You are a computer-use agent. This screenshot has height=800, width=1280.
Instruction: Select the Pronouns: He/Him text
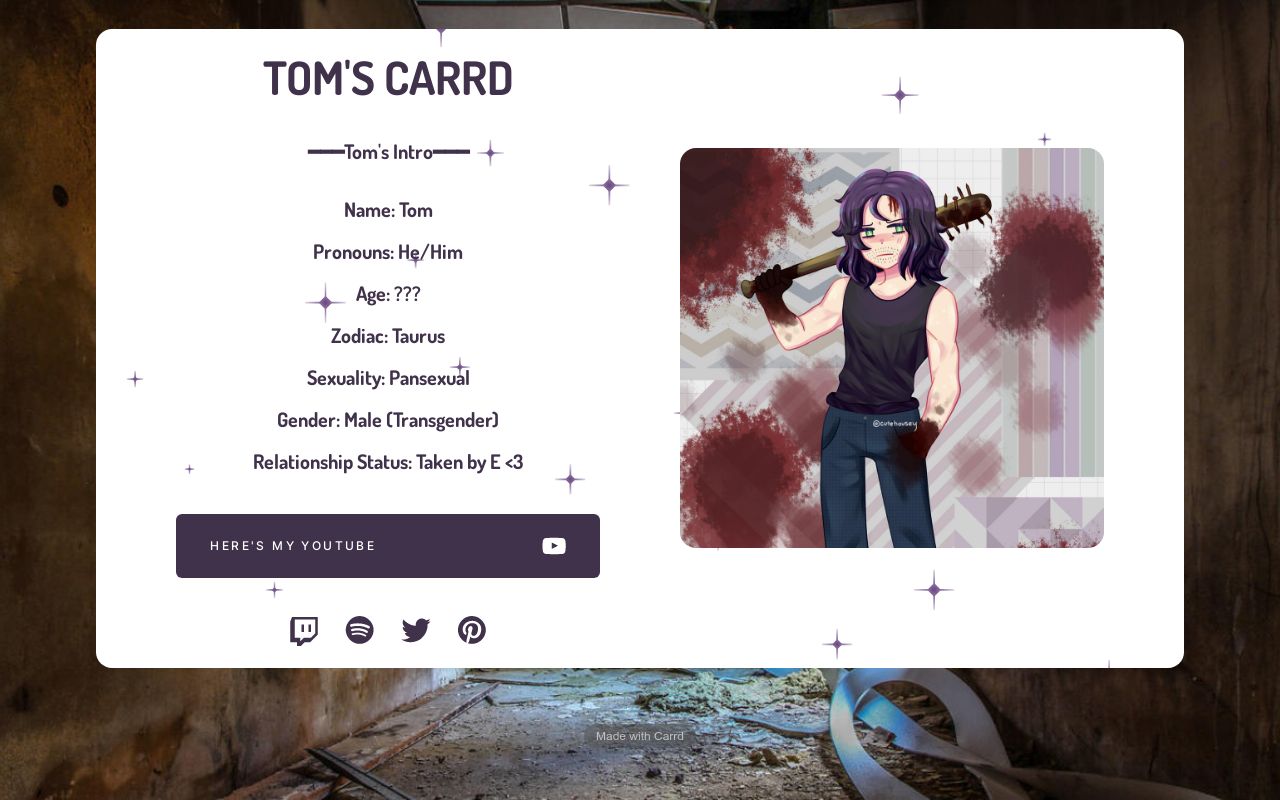pyautogui.click(x=388, y=252)
